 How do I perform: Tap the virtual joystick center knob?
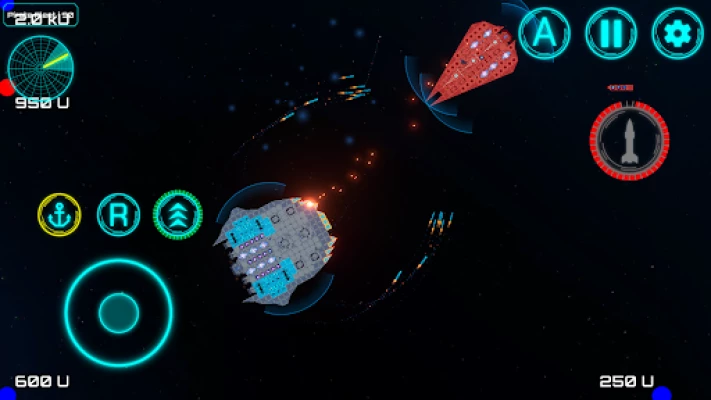pos(118,313)
